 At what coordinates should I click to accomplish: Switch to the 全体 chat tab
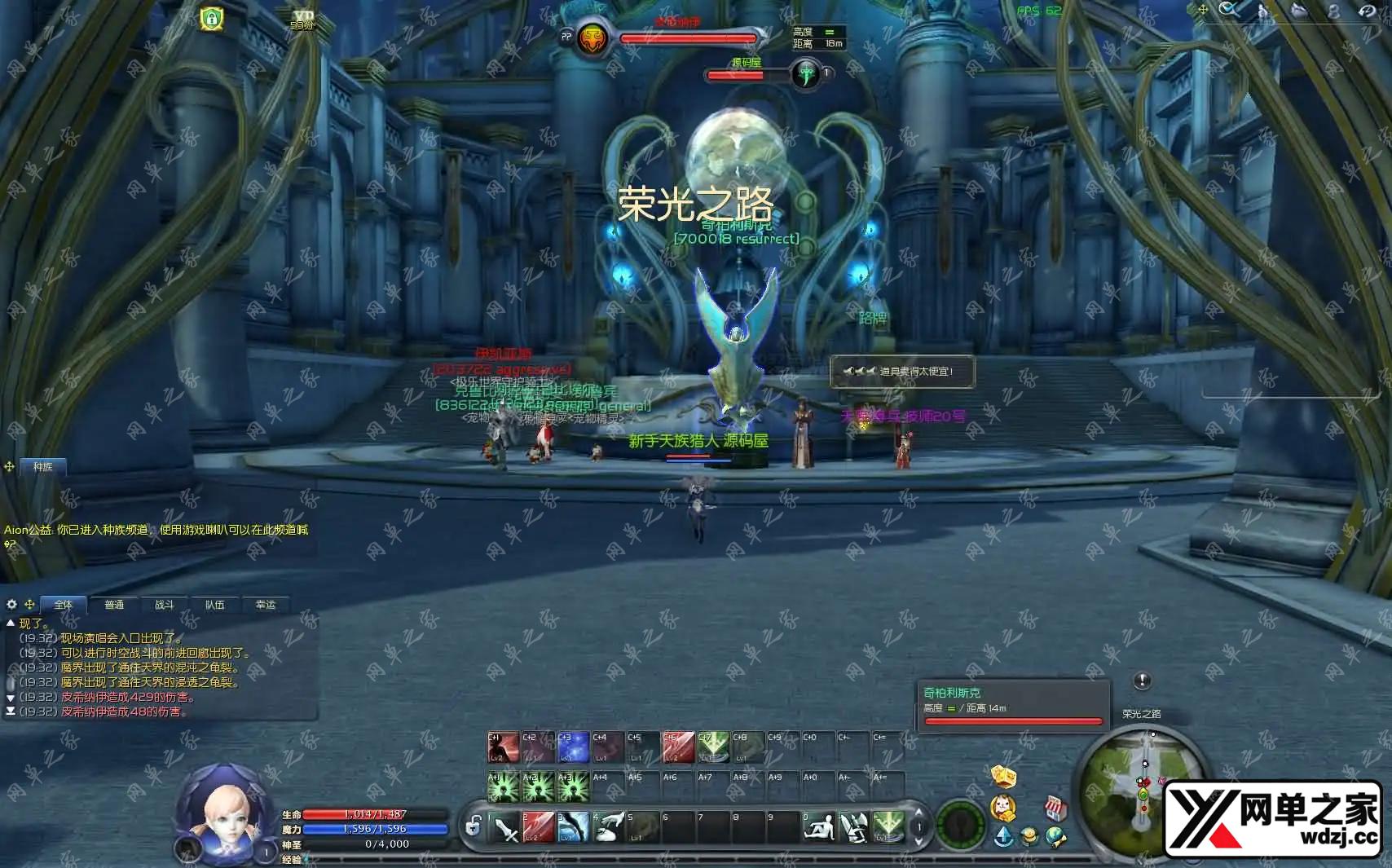click(x=63, y=605)
